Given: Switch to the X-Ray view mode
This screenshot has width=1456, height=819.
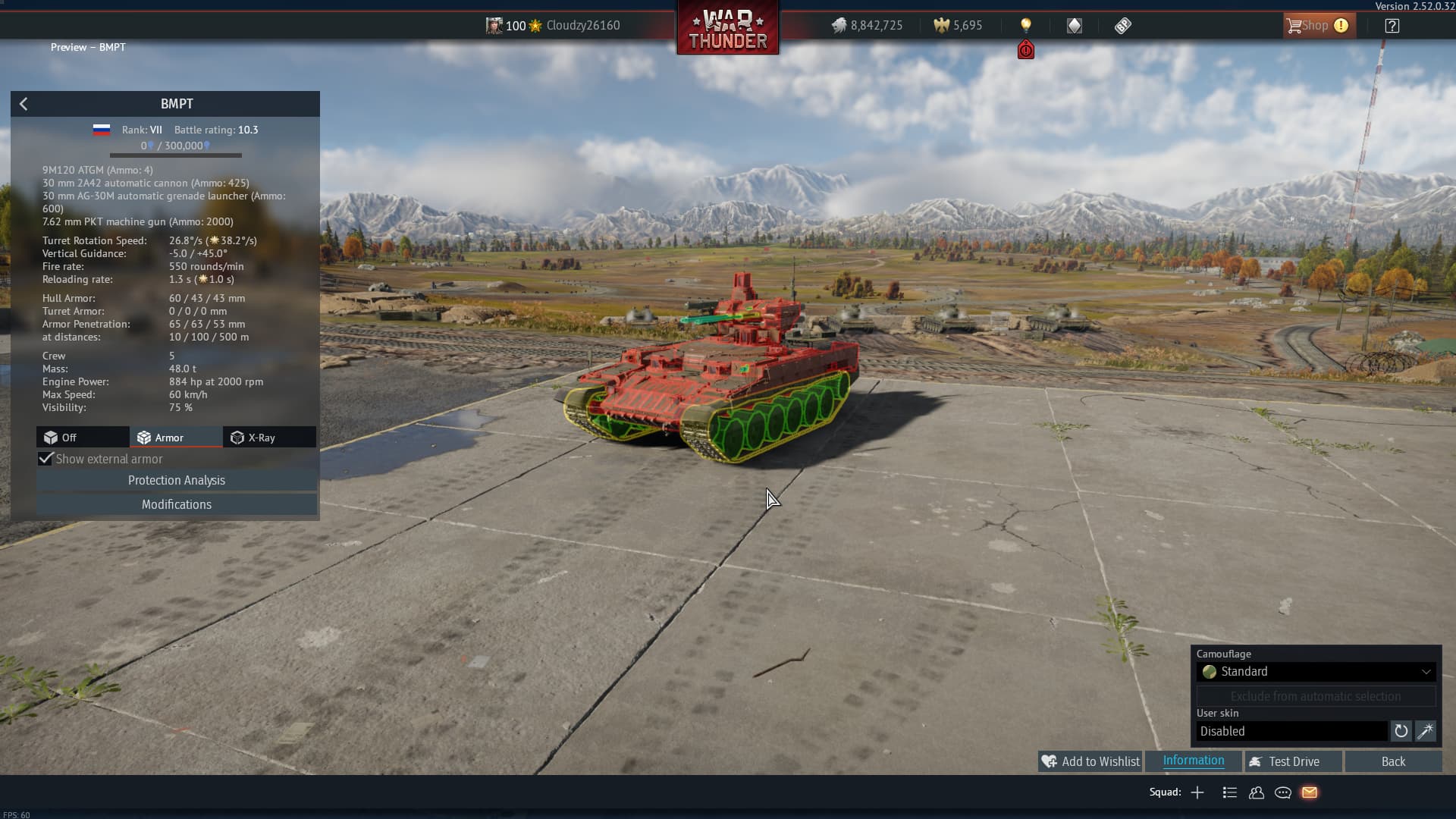Looking at the screenshot, I should 269,438.
